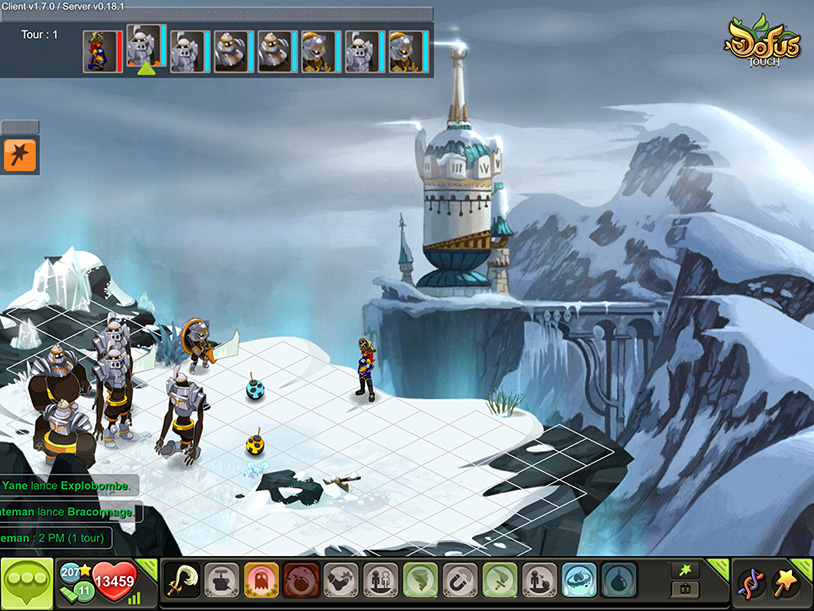Screen dimensions: 814x611
Task: Use the blue water bomb spell
Action: (619, 580)
